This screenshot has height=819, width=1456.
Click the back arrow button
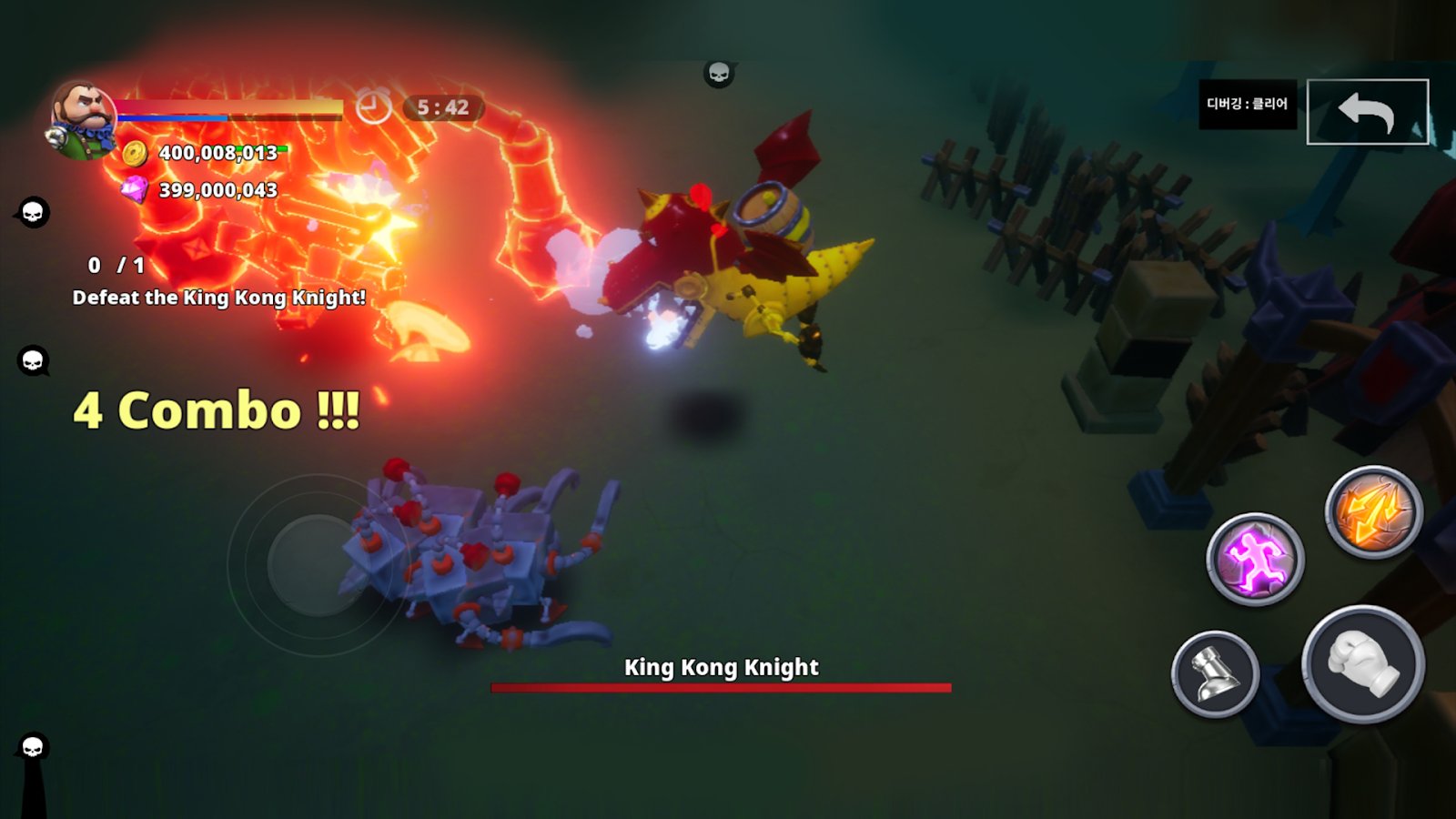[1367, 112]
